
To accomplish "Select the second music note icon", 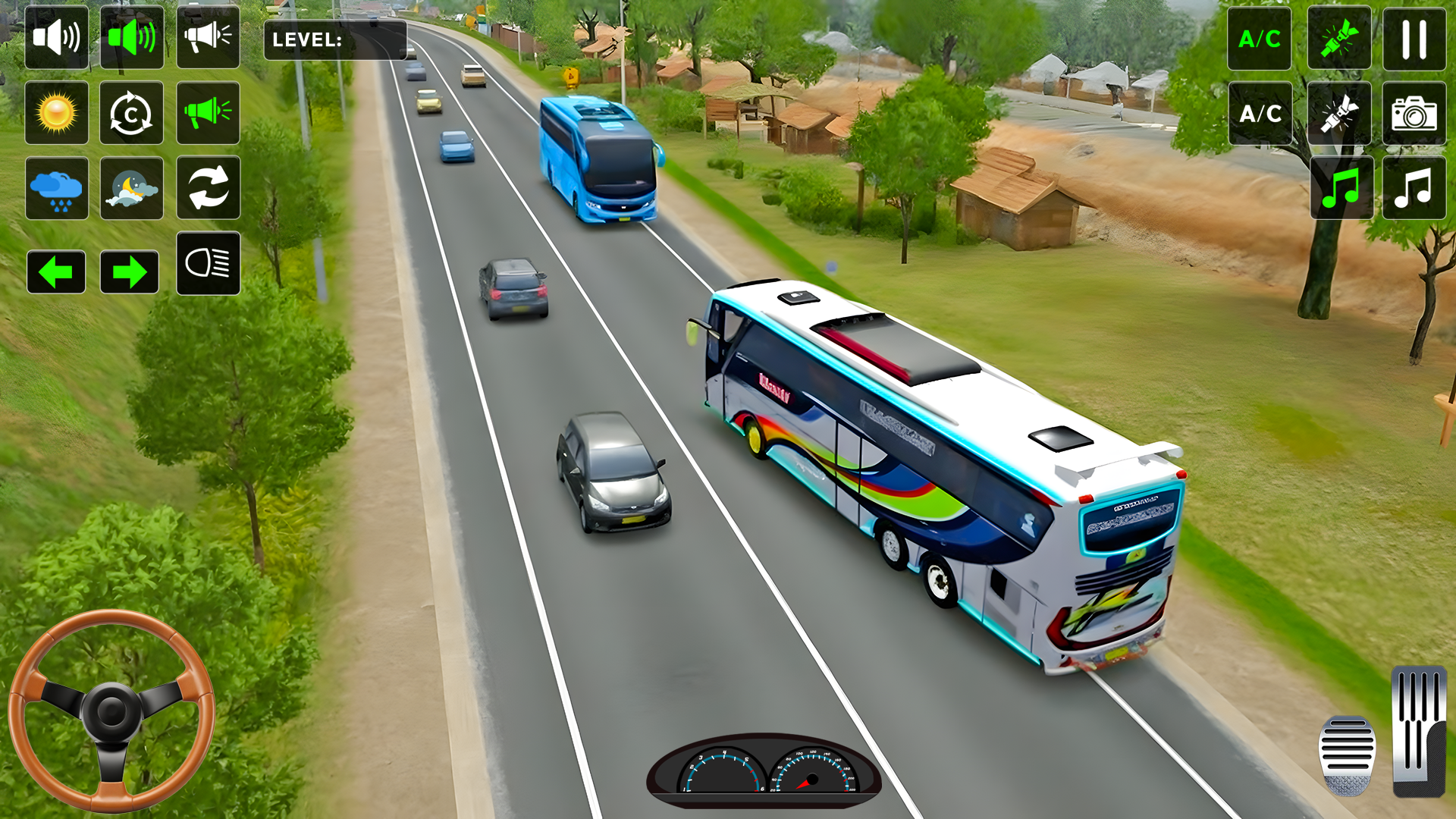I will pyautogui.click(x=1414, y=188).
